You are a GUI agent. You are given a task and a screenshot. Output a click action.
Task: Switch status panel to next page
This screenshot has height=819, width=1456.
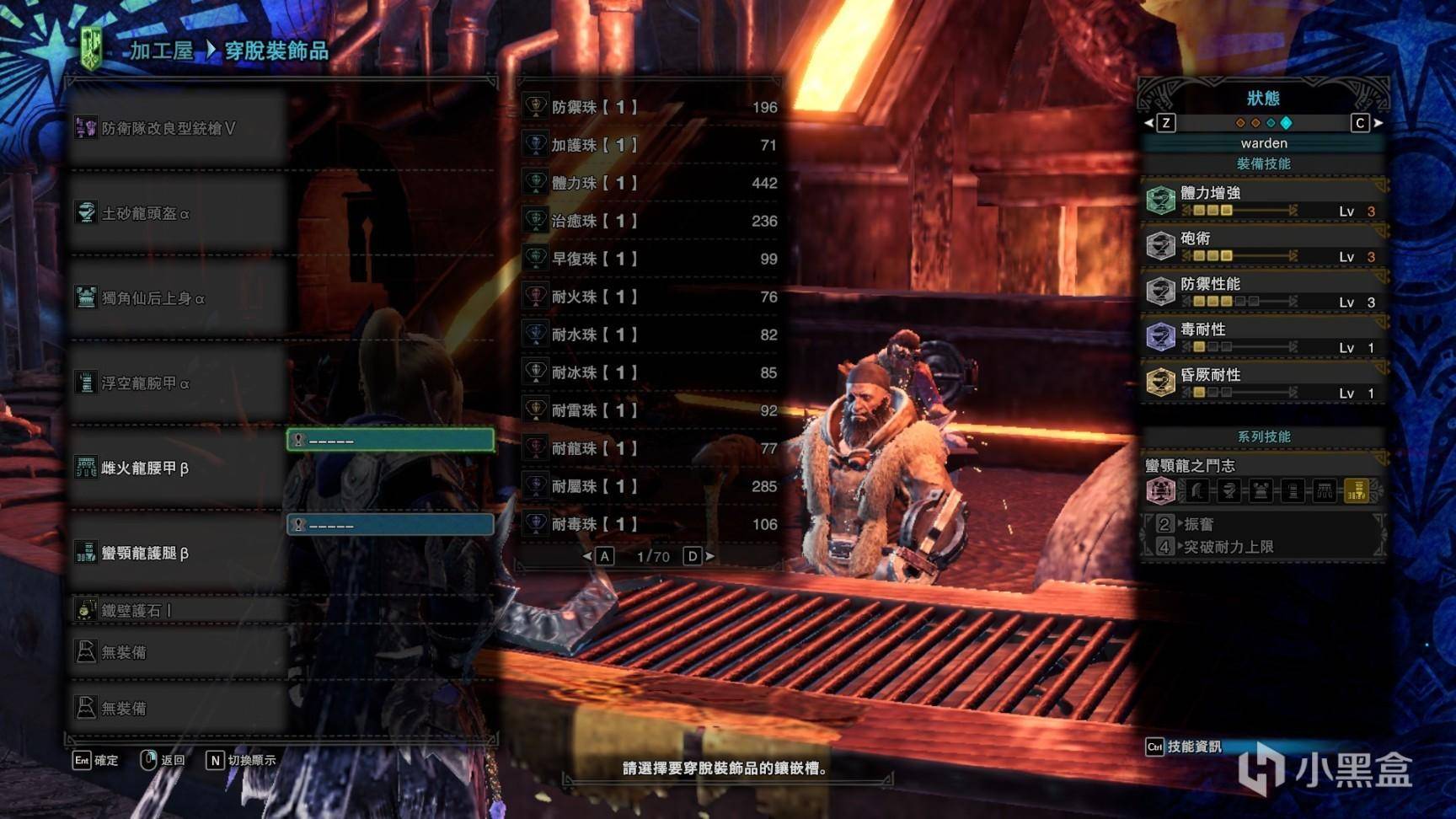pos(1360,123)
